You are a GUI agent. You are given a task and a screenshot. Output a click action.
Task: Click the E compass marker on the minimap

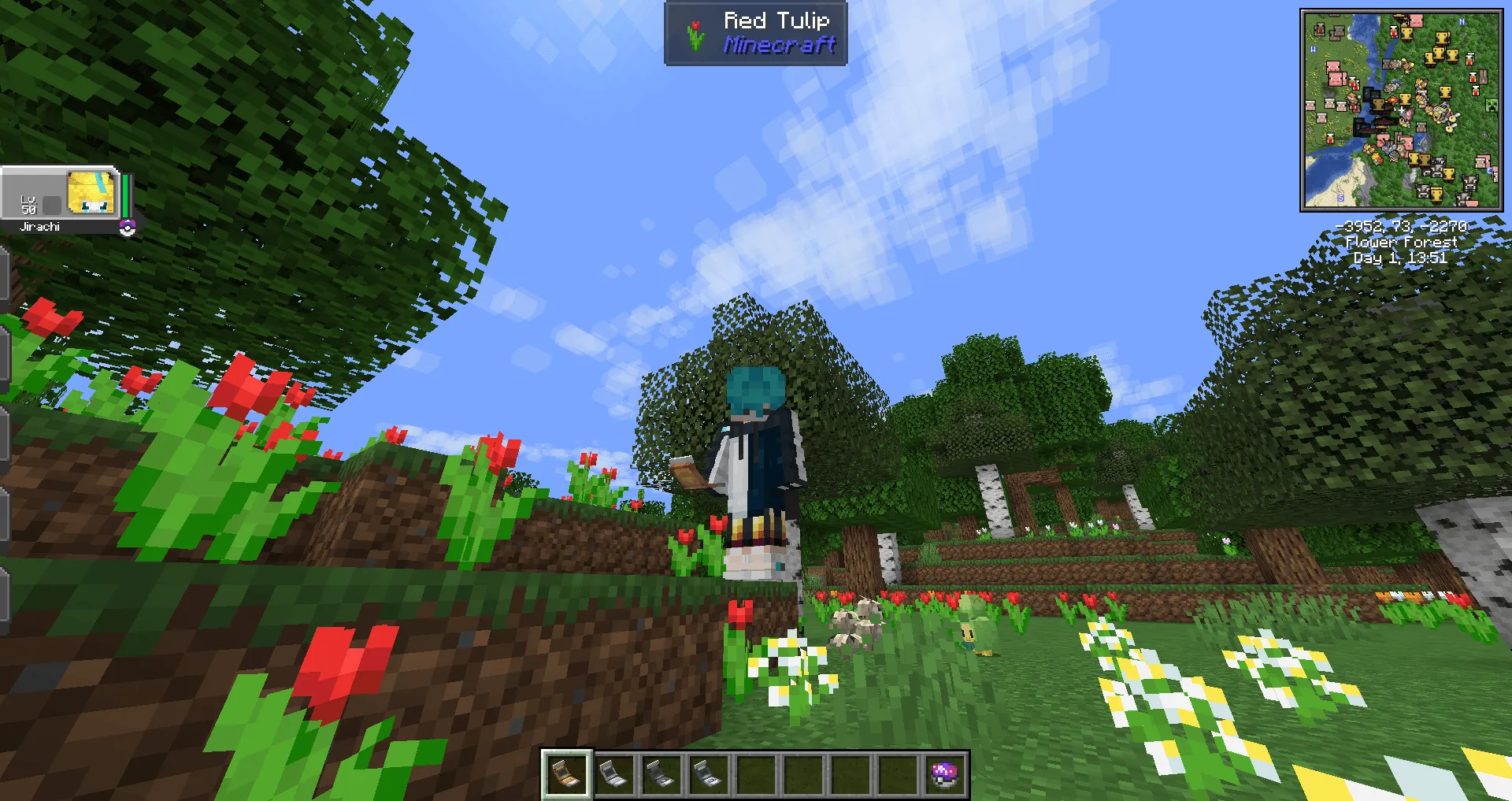[1489, 171]
